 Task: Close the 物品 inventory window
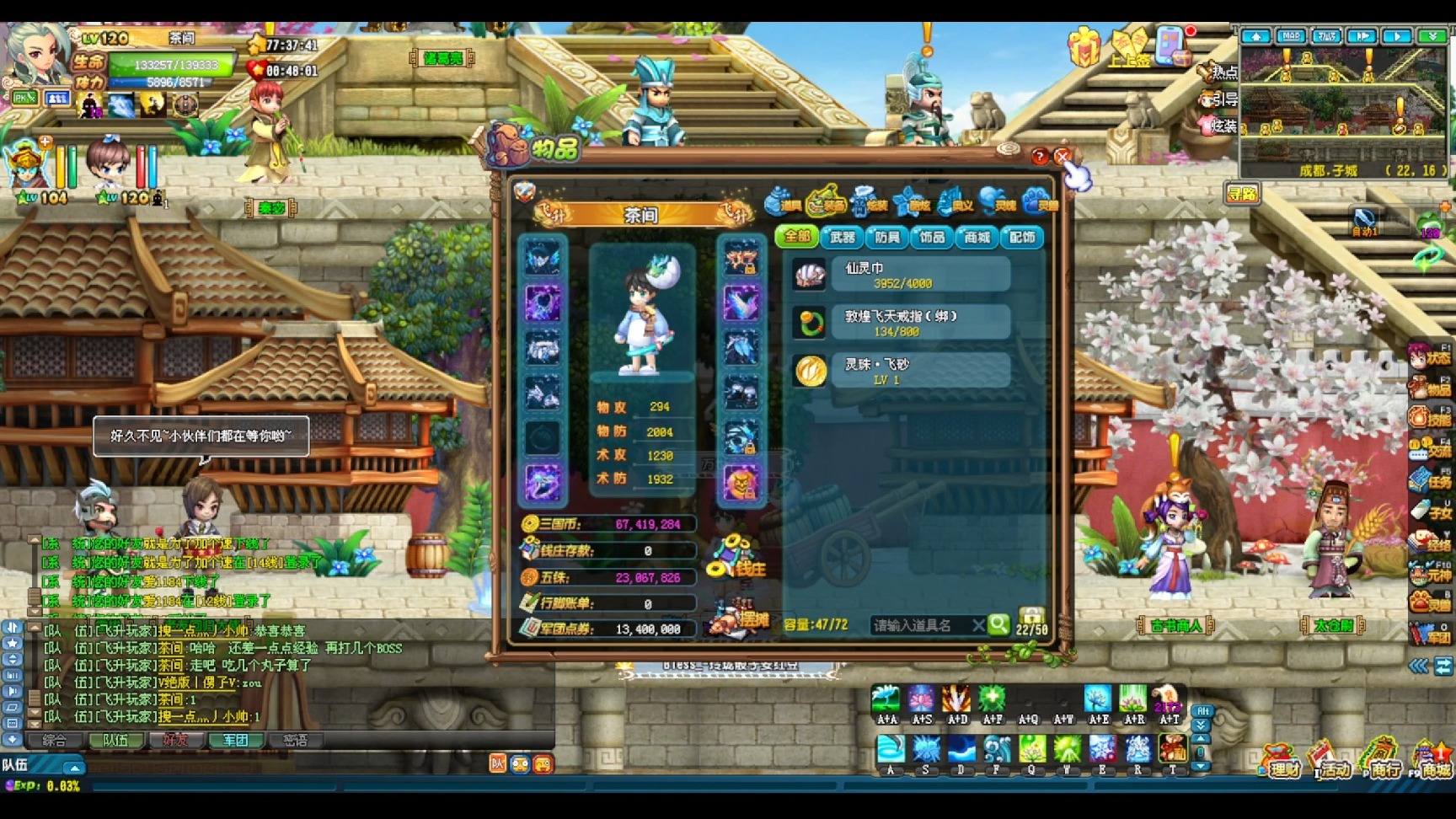tap(1063, 157)
